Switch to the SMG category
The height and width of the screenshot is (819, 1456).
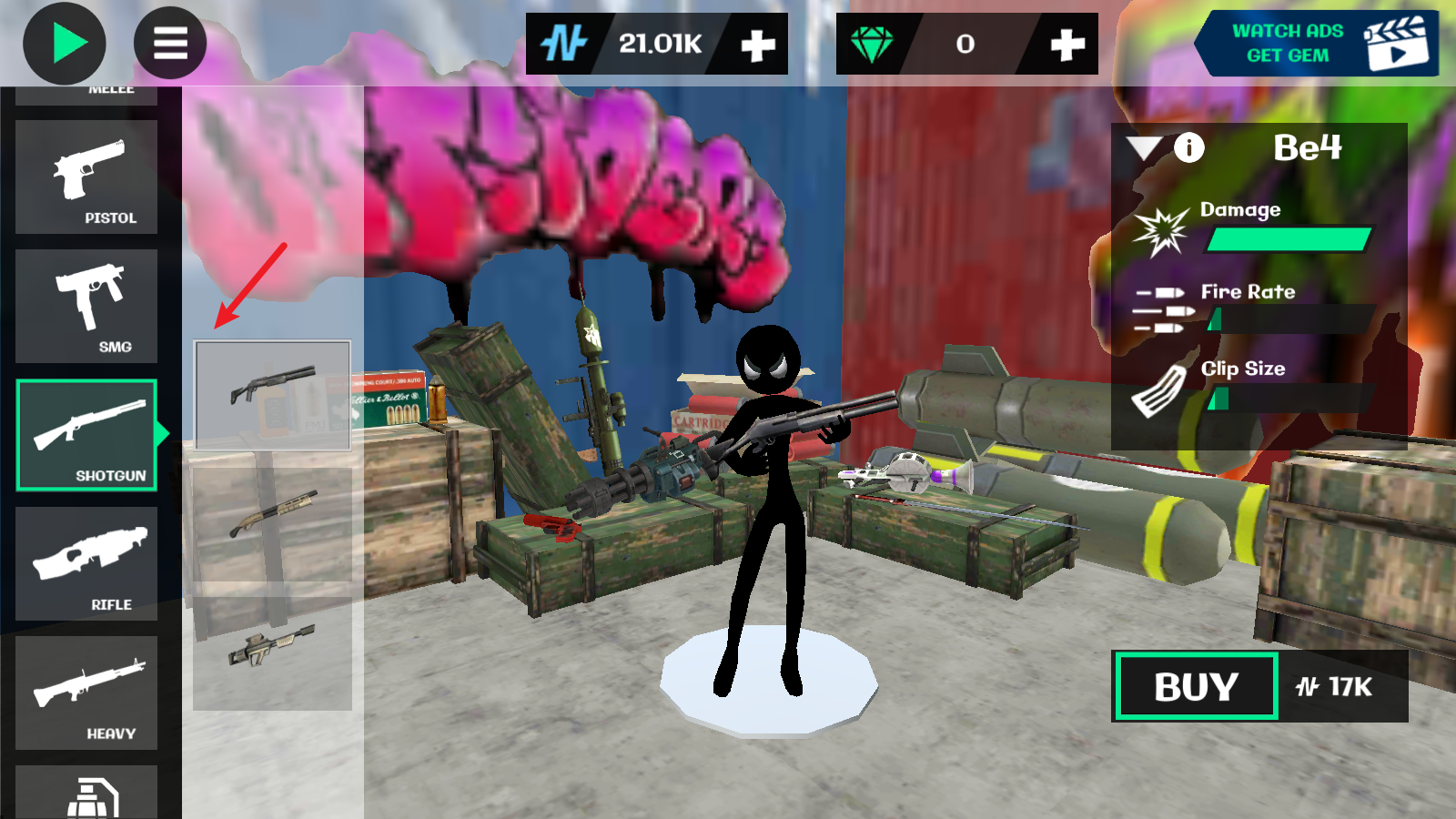click(x=87, y=307)
